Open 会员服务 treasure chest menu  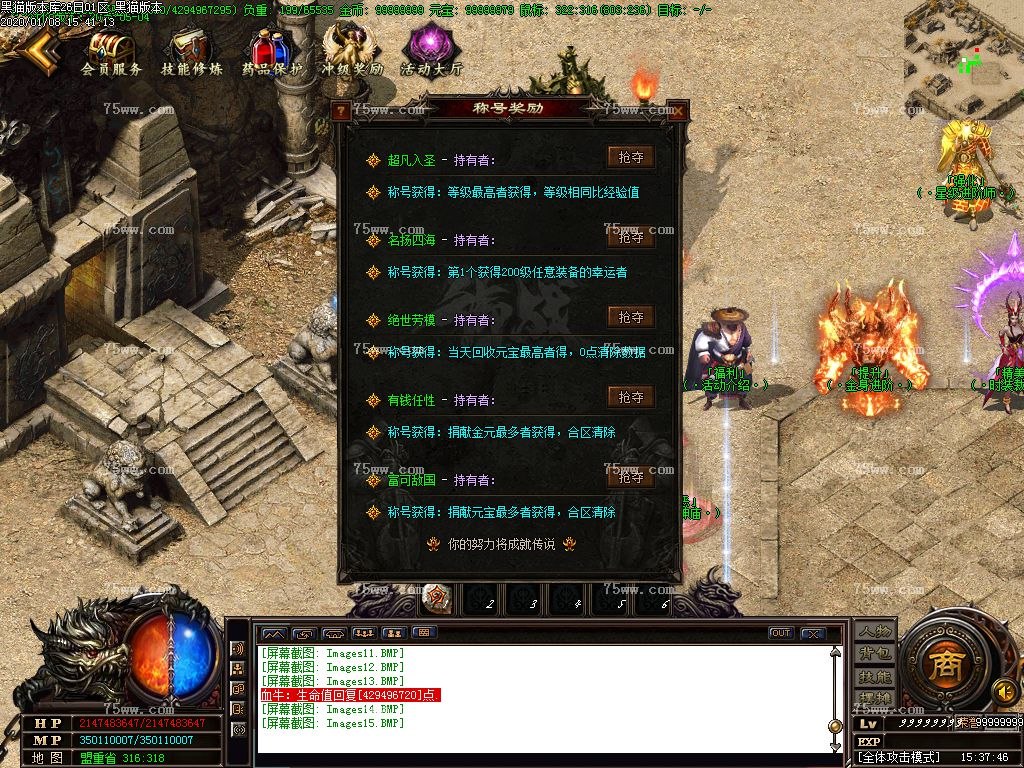(111, 53)
